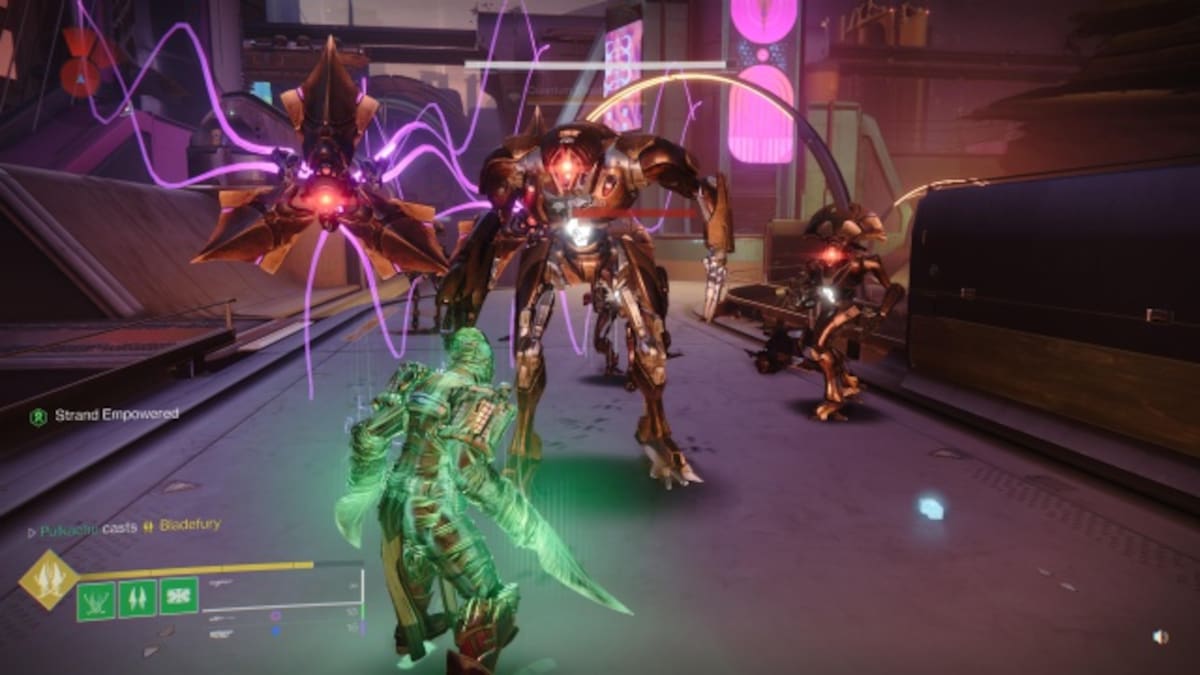Select the green grenade ability icon
The image size is (1200, 675).
point(96,600)
